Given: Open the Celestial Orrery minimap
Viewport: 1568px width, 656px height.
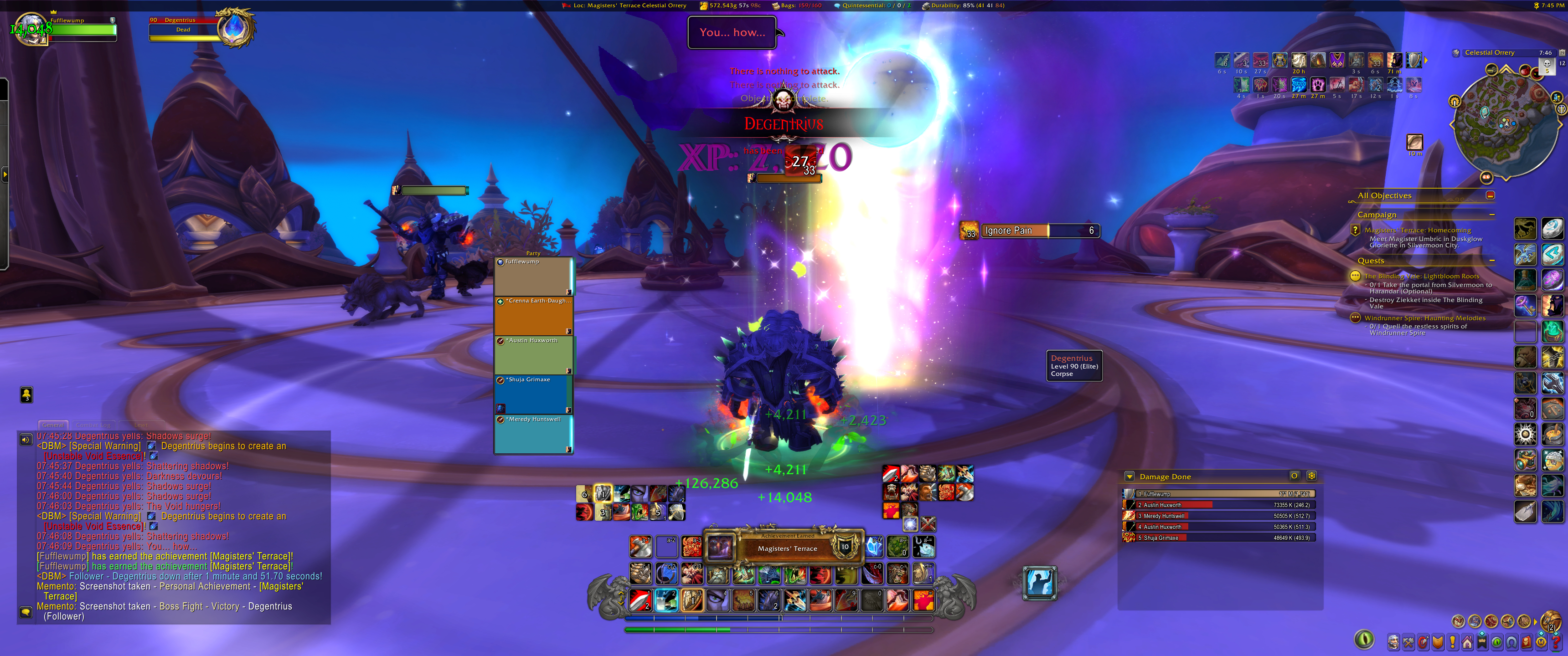Looking at the screenshot, I should (x=1505, y=125).
